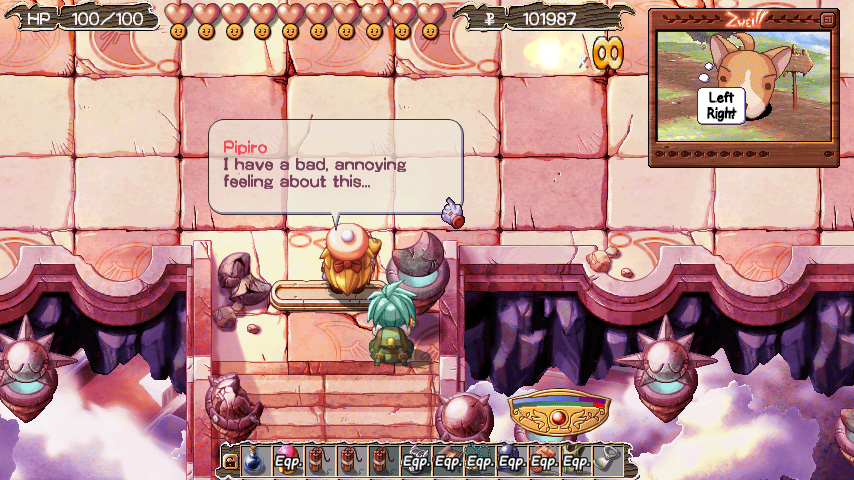Select the silver glove item slot
The height and width of the screenshot is (480, 854).
(x=608, y=460)
